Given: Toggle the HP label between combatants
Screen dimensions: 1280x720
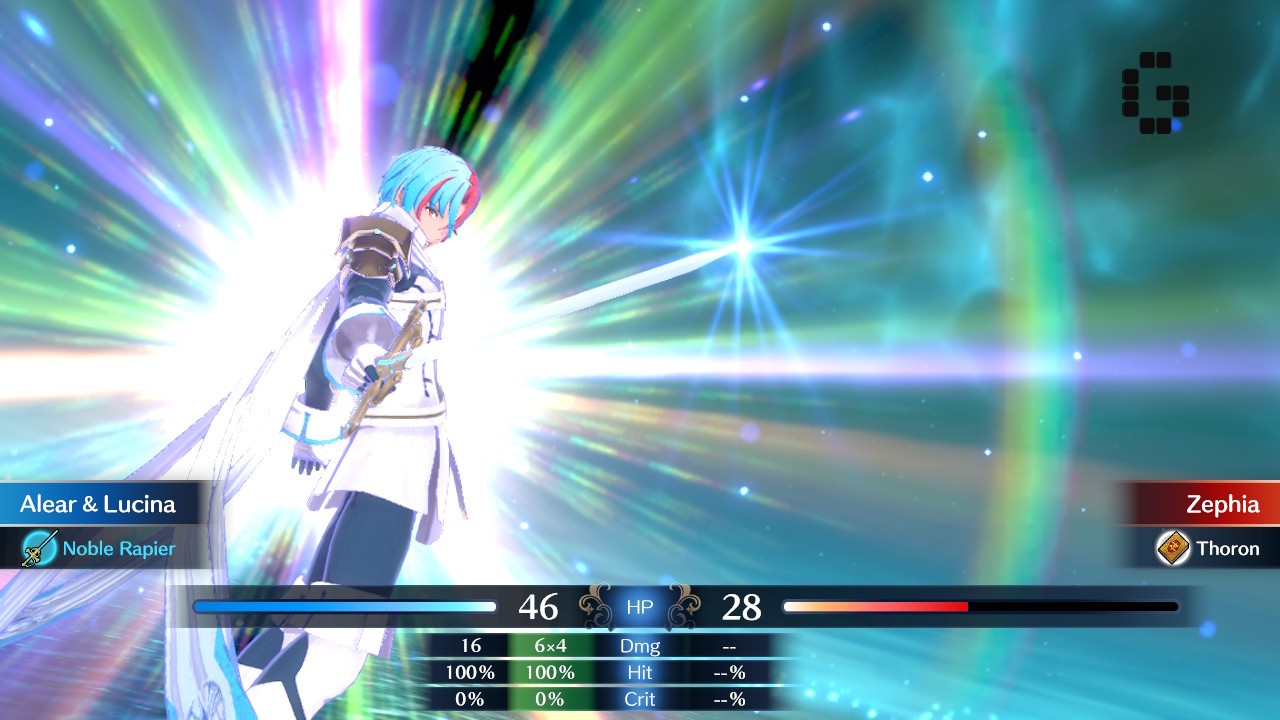Looking at the screenshot, I should click(x=638, y=606).
